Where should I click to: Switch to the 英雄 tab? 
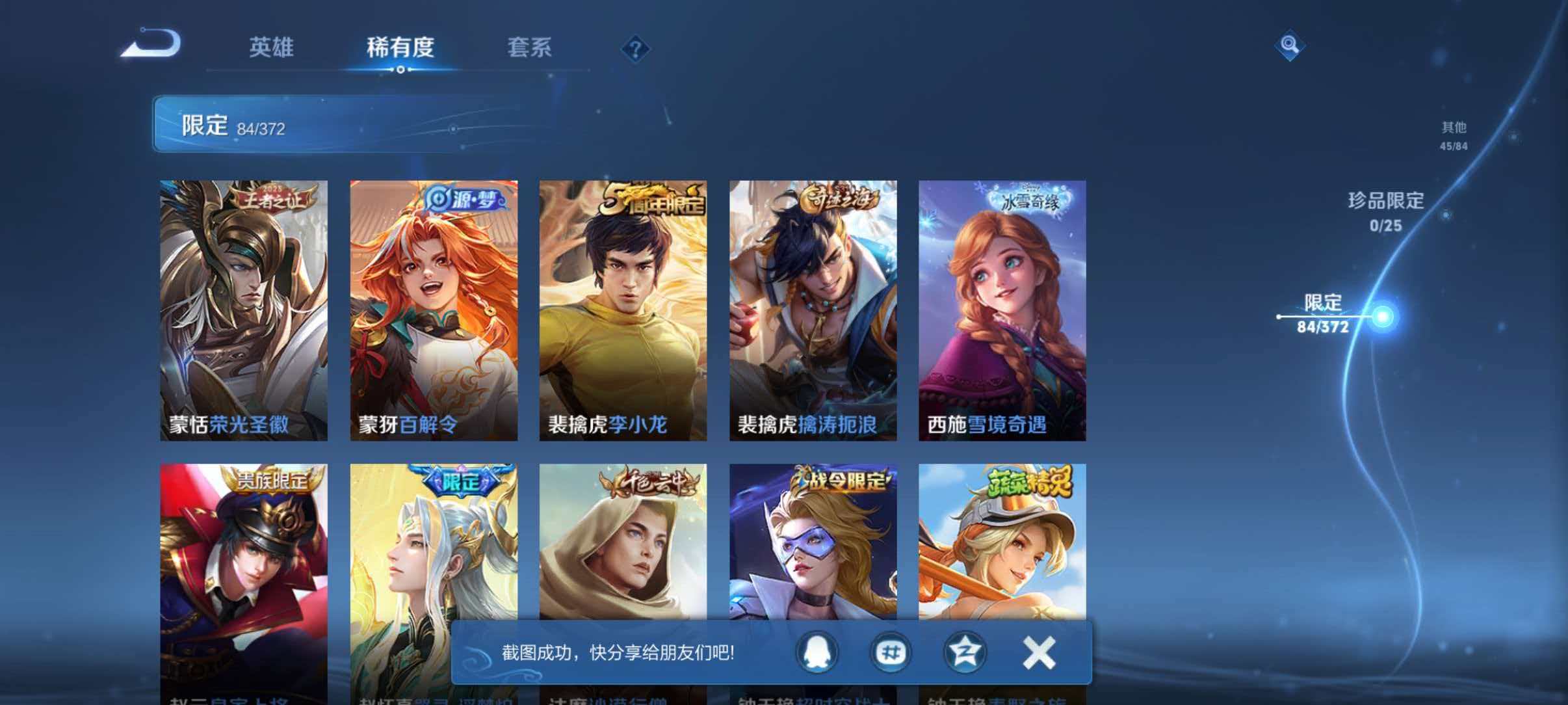272,47
